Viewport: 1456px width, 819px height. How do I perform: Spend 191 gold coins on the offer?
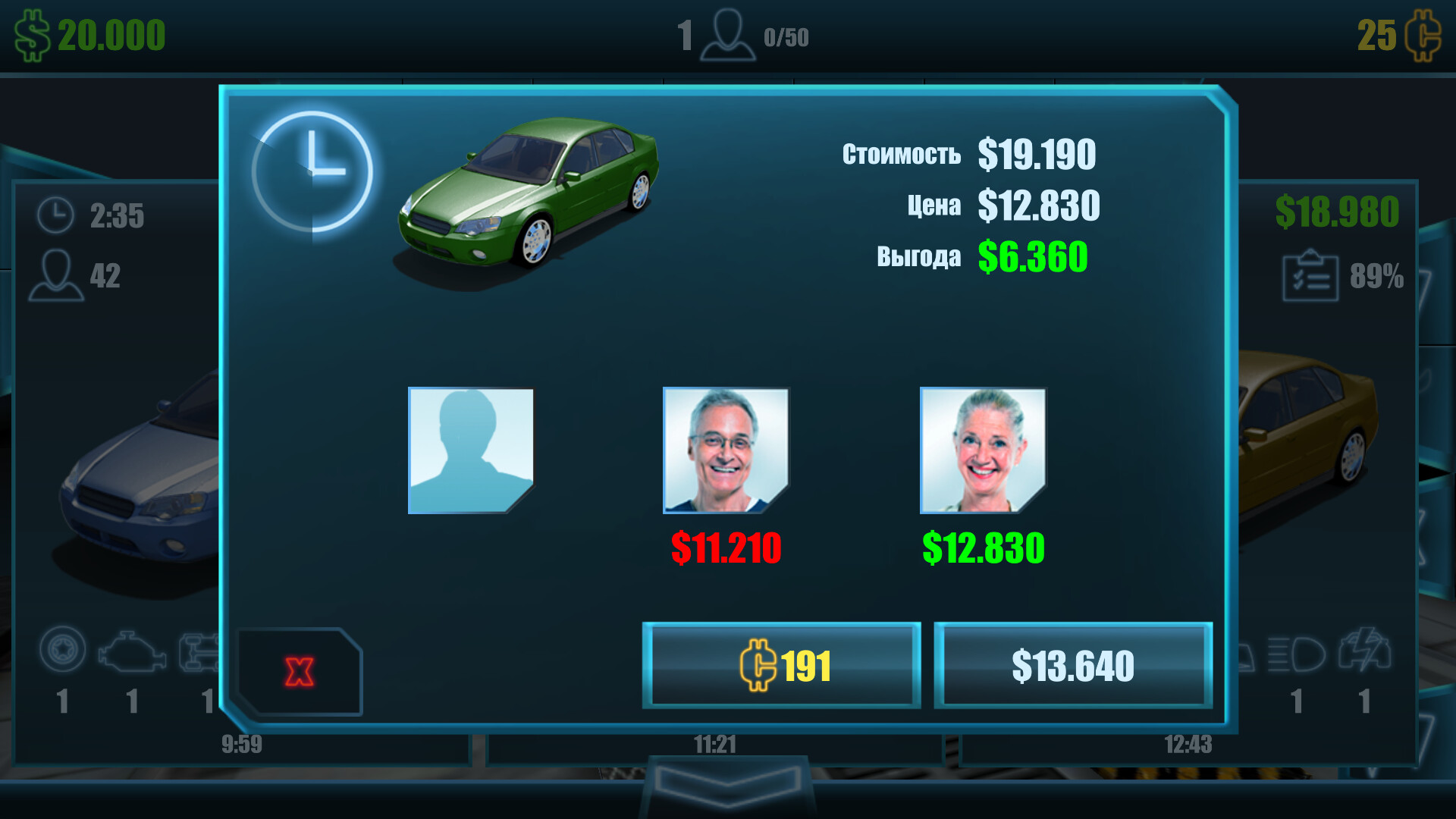[x=780, y=667]
